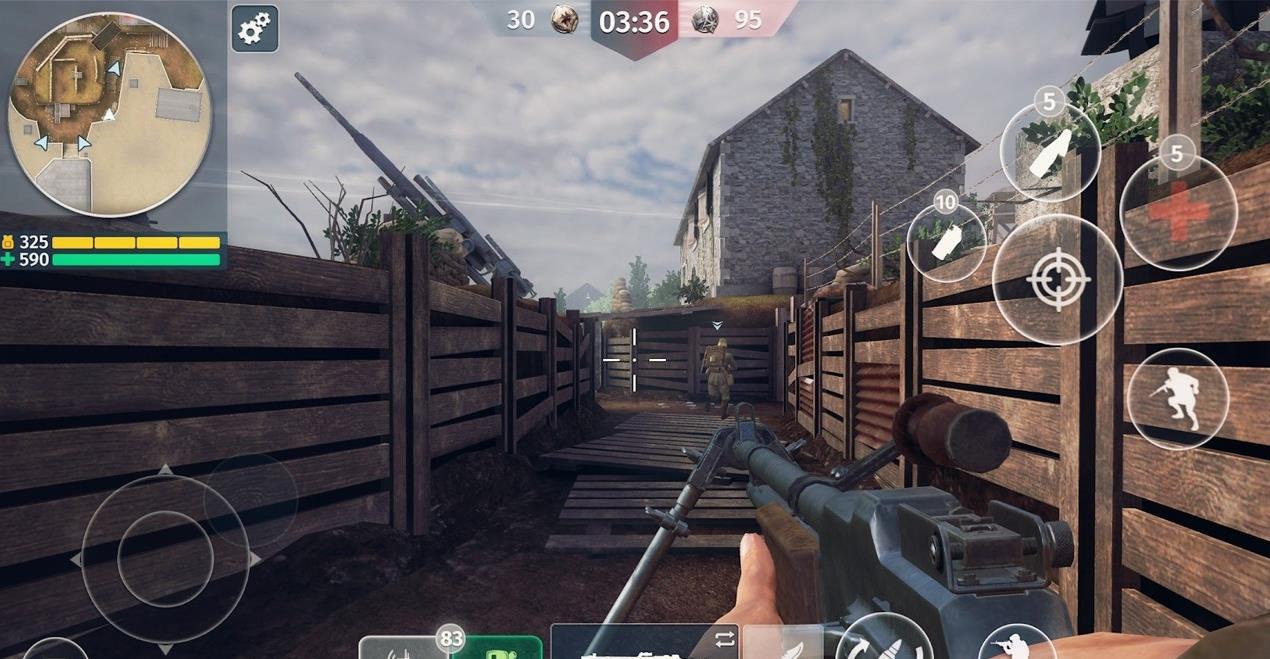Select the knife melee weapon slot
The image size is (1270, 659).
[x=783, y=642]
